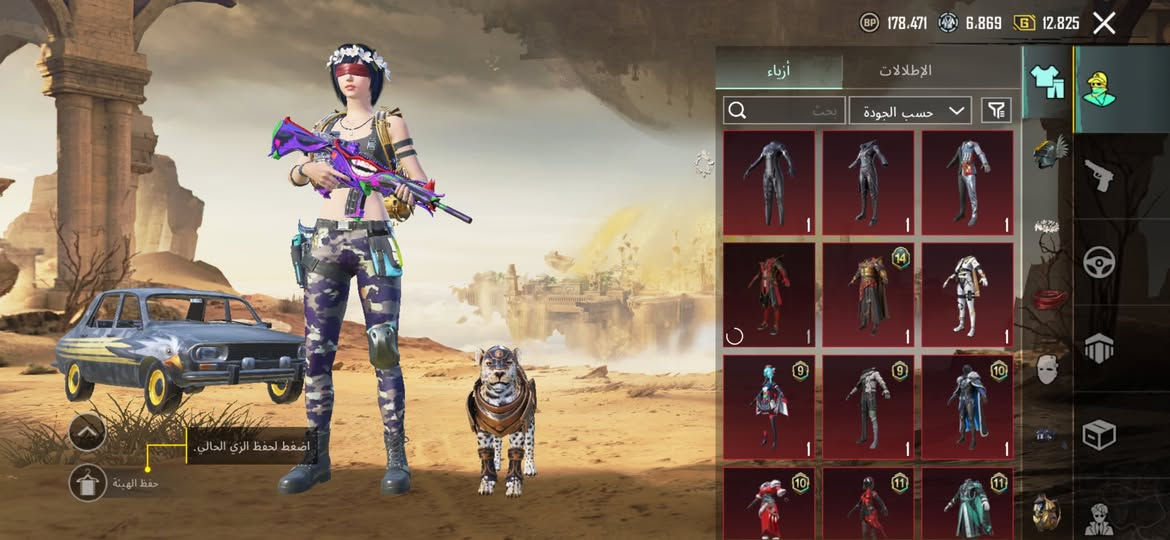Image resolution: width=1170 pixels, height=540 pixels.
Task: Select the gold and red outfit with badge 14
Action: (x=867, y=296)
